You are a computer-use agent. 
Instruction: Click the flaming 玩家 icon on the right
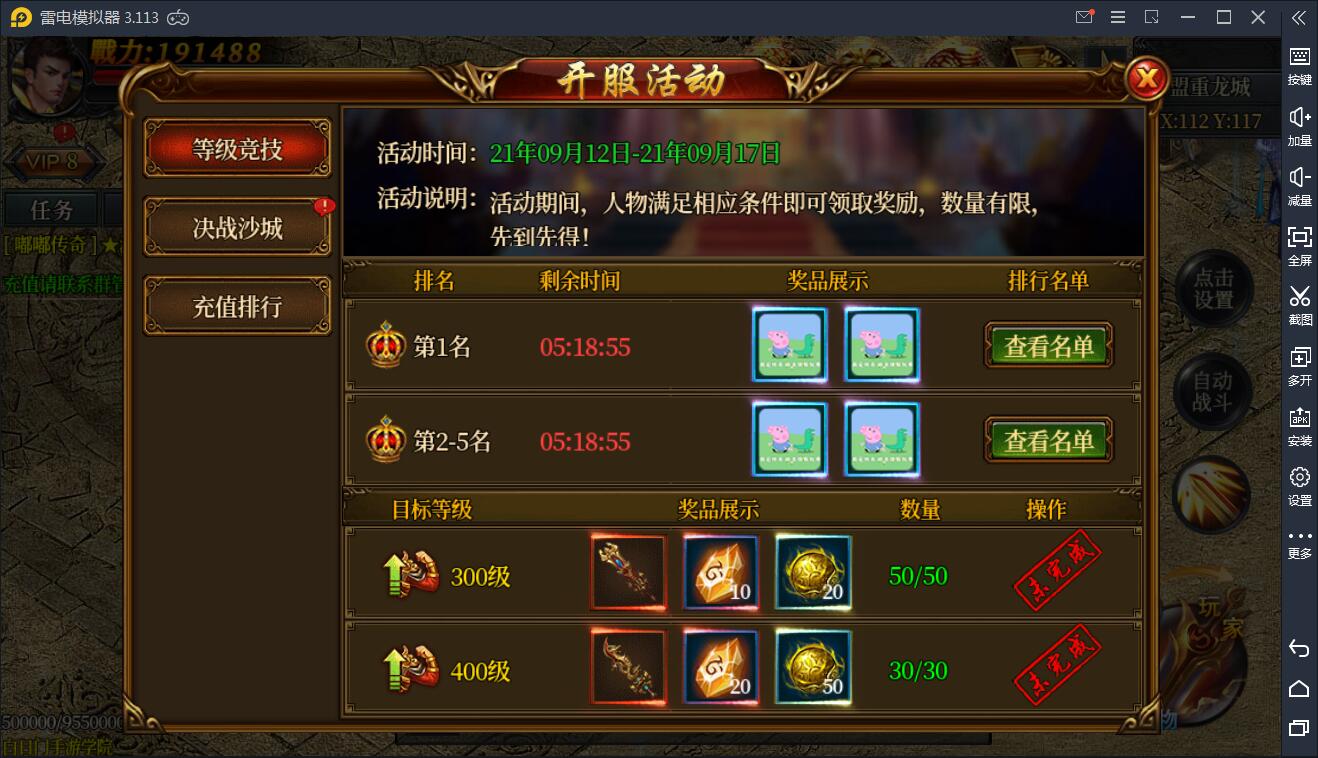click(1211, 493)
